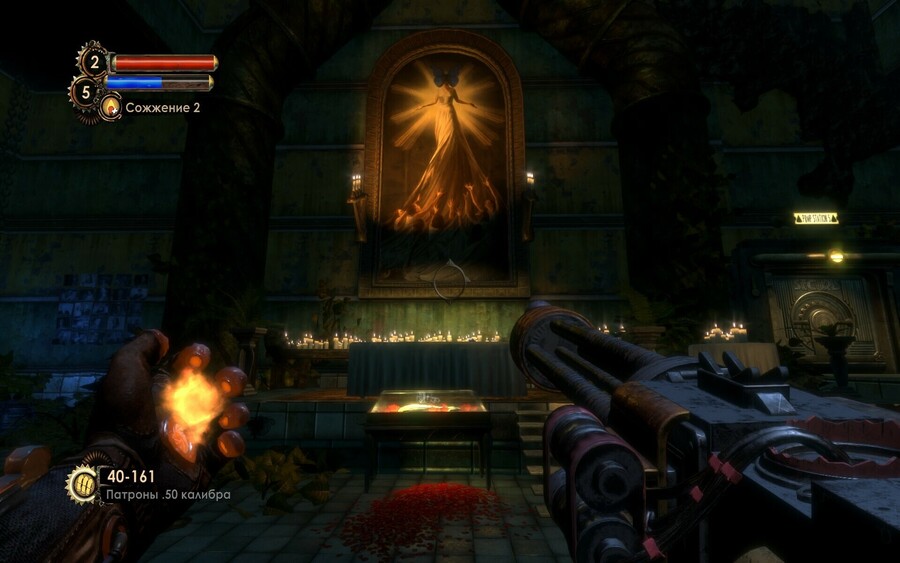Click the .50 caliber ammo type icon
Image resolution: width=900 pixels, height=563 pixels.
[x=82, y=484]
